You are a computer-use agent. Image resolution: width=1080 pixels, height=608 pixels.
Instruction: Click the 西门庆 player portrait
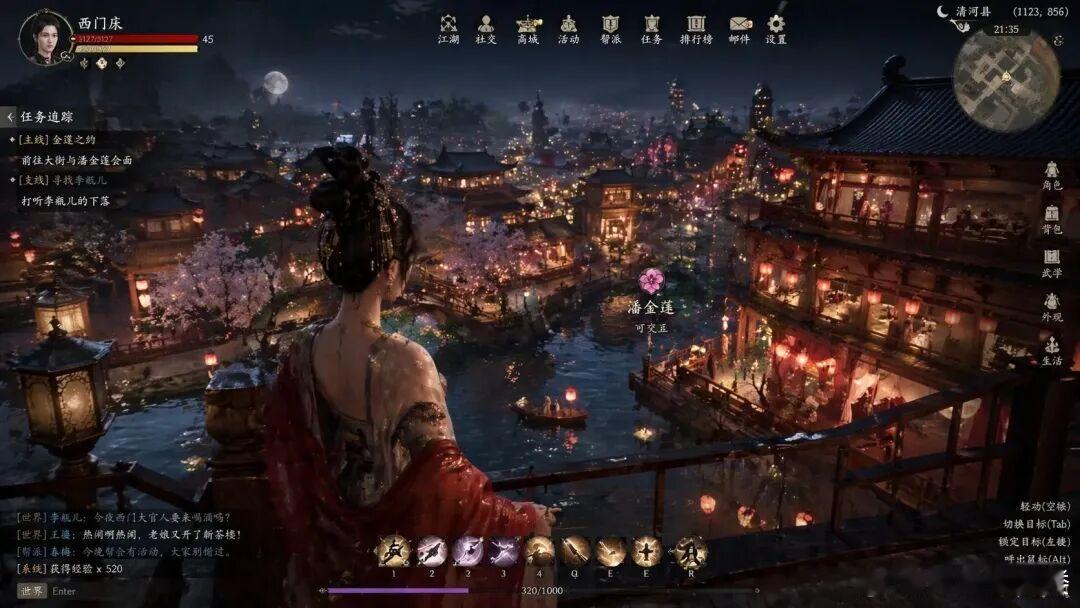tap(45, 37)
